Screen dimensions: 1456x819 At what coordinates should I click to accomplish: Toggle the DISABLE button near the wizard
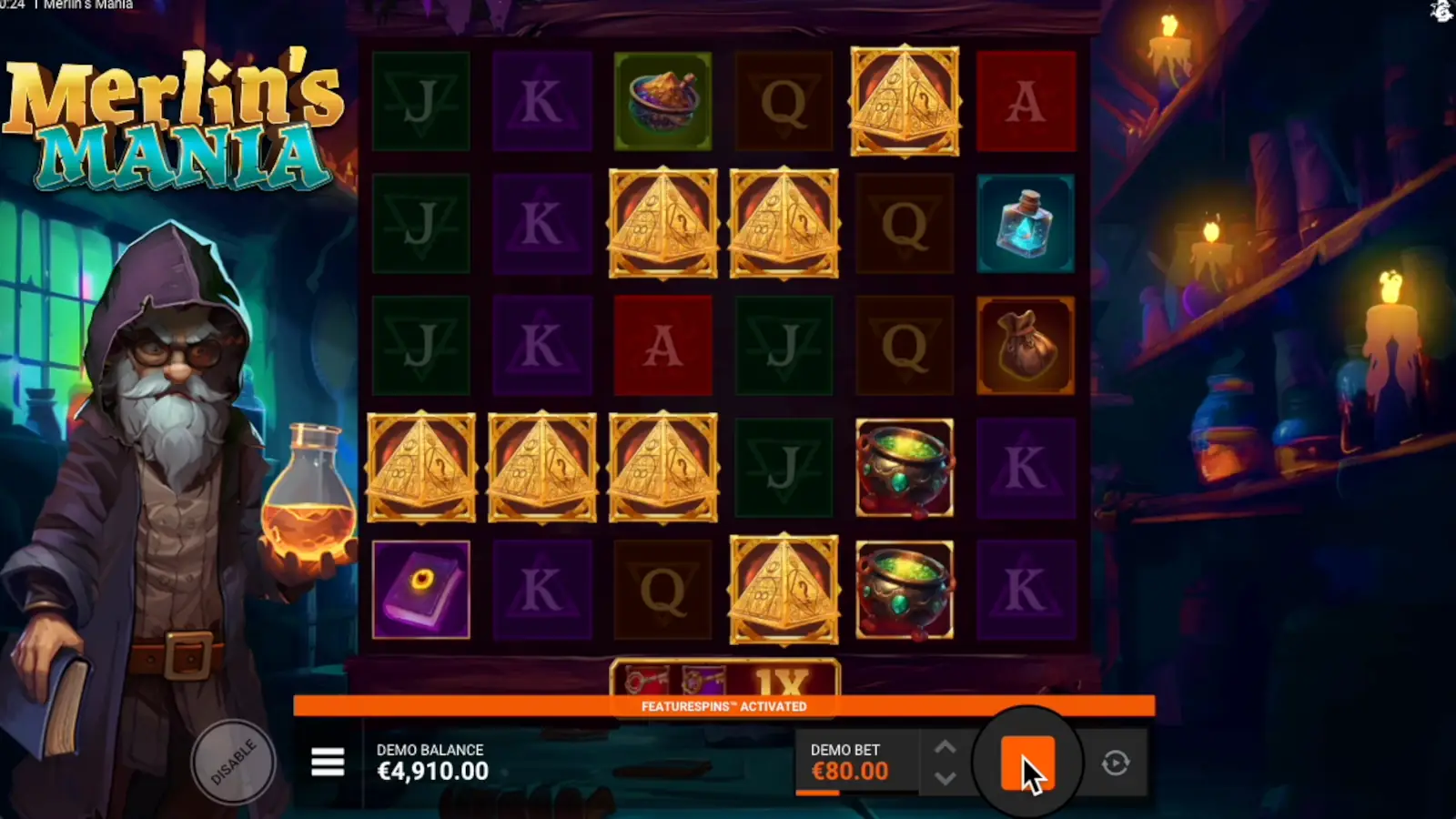point(234,762)
